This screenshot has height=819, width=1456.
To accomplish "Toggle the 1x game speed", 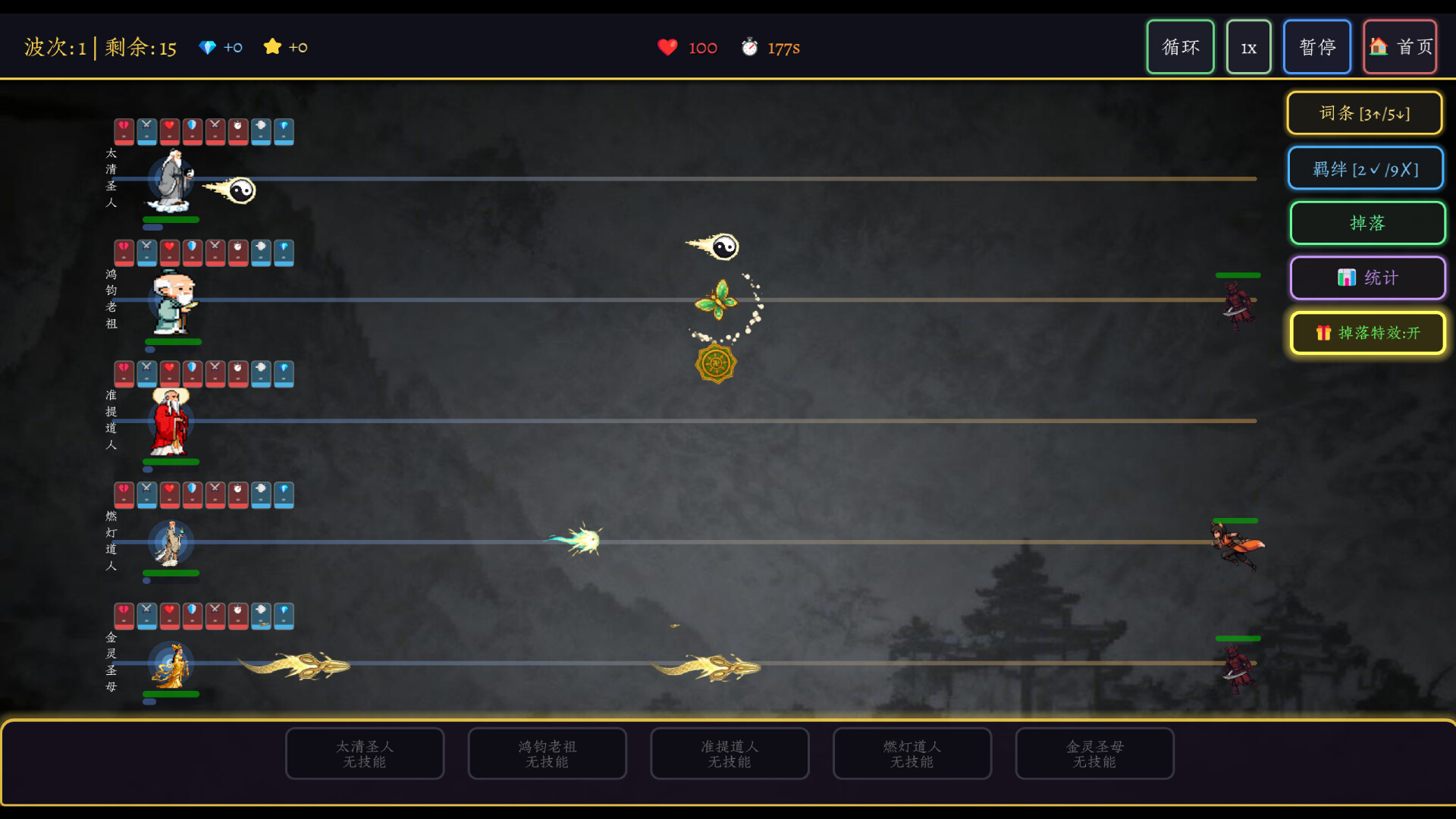I will click(x=1248, y=46).
